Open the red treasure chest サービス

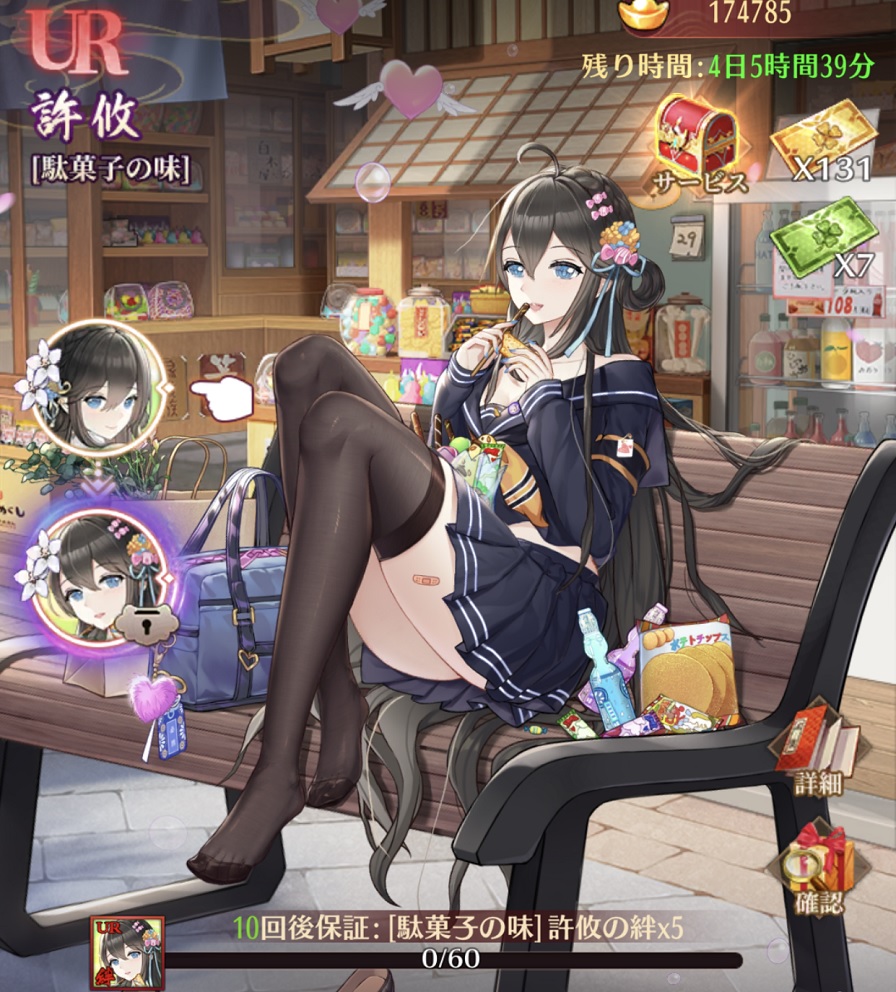coord(697,140)
